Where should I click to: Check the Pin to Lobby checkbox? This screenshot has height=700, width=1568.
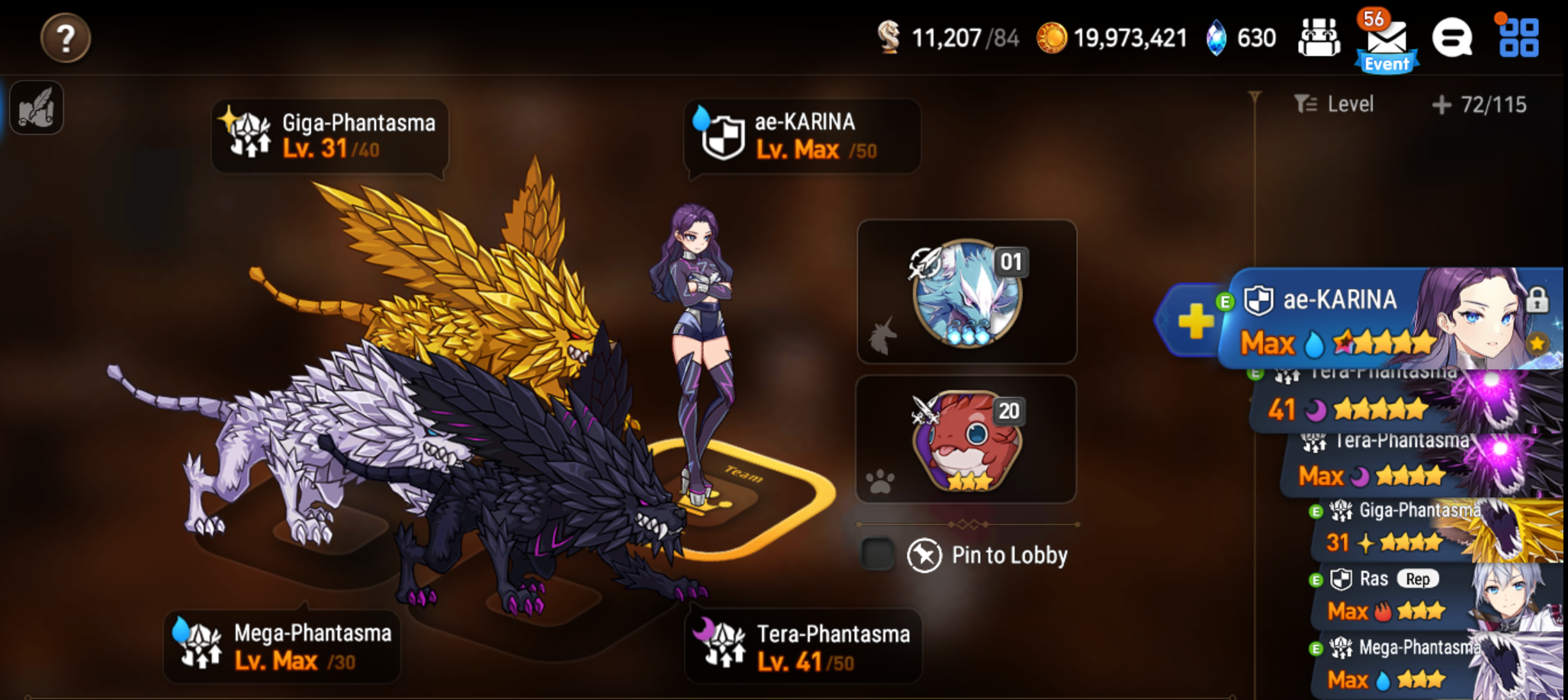879,554
